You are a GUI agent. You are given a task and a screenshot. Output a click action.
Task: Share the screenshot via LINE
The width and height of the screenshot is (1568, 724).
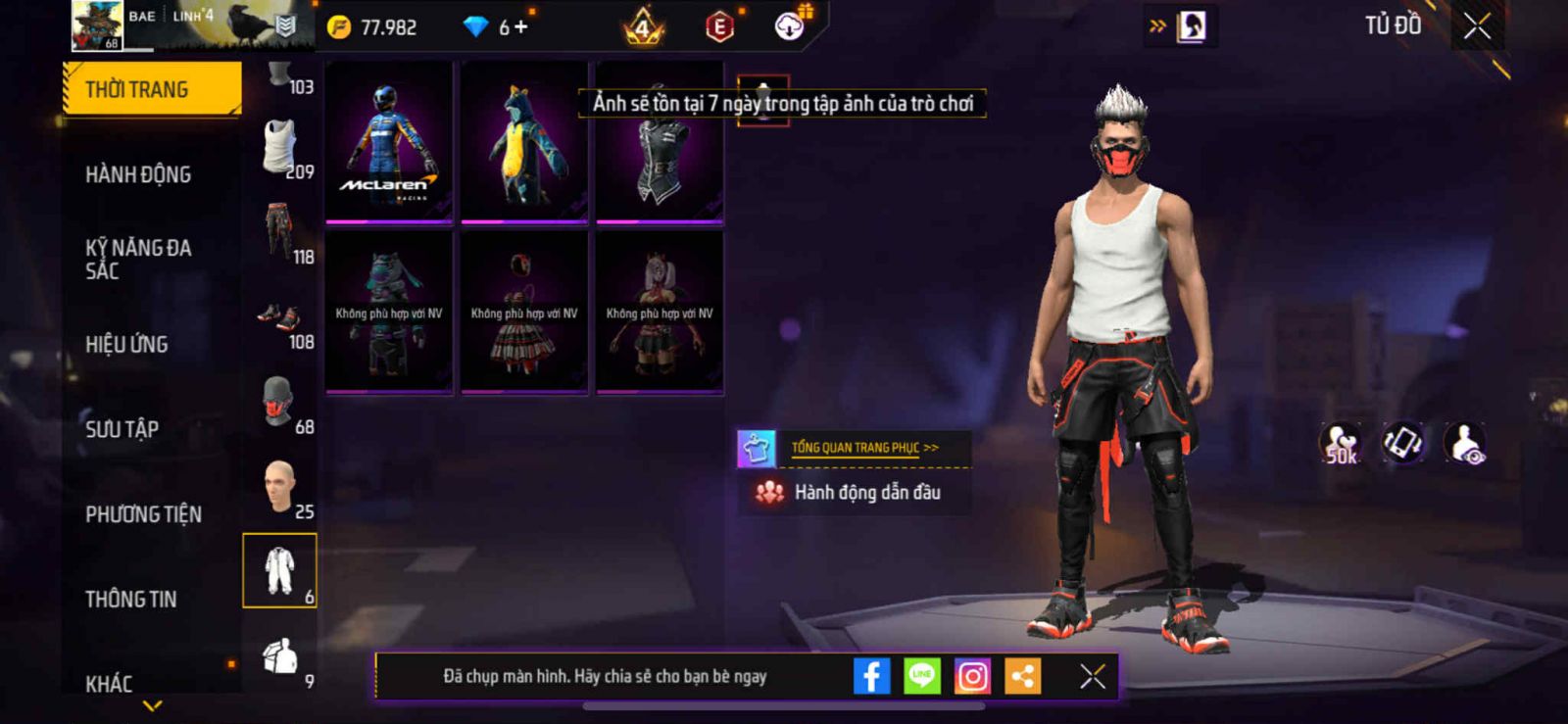[921, 676]
